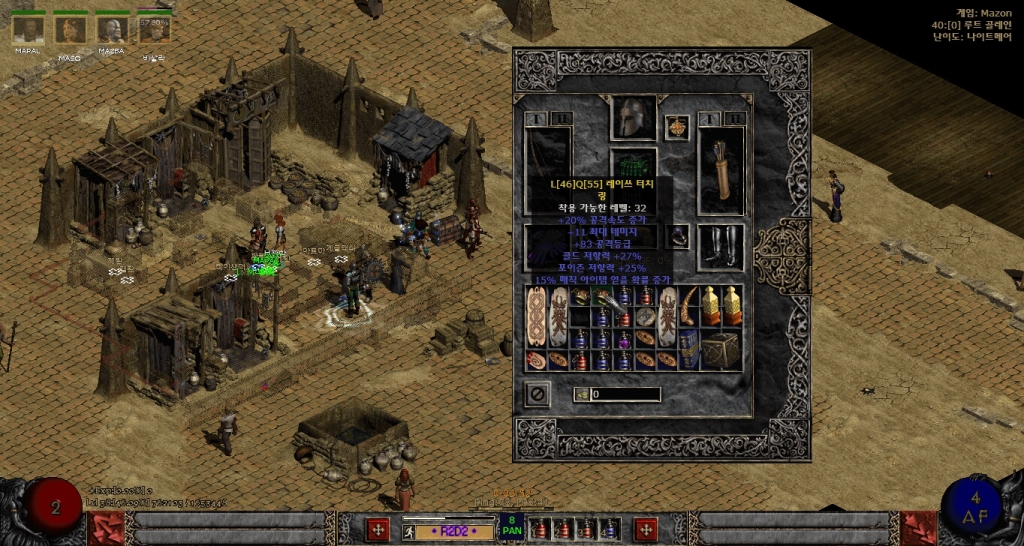Select the equipped helmet slot
Viewport: 1024px width, 546px height.
635,118
